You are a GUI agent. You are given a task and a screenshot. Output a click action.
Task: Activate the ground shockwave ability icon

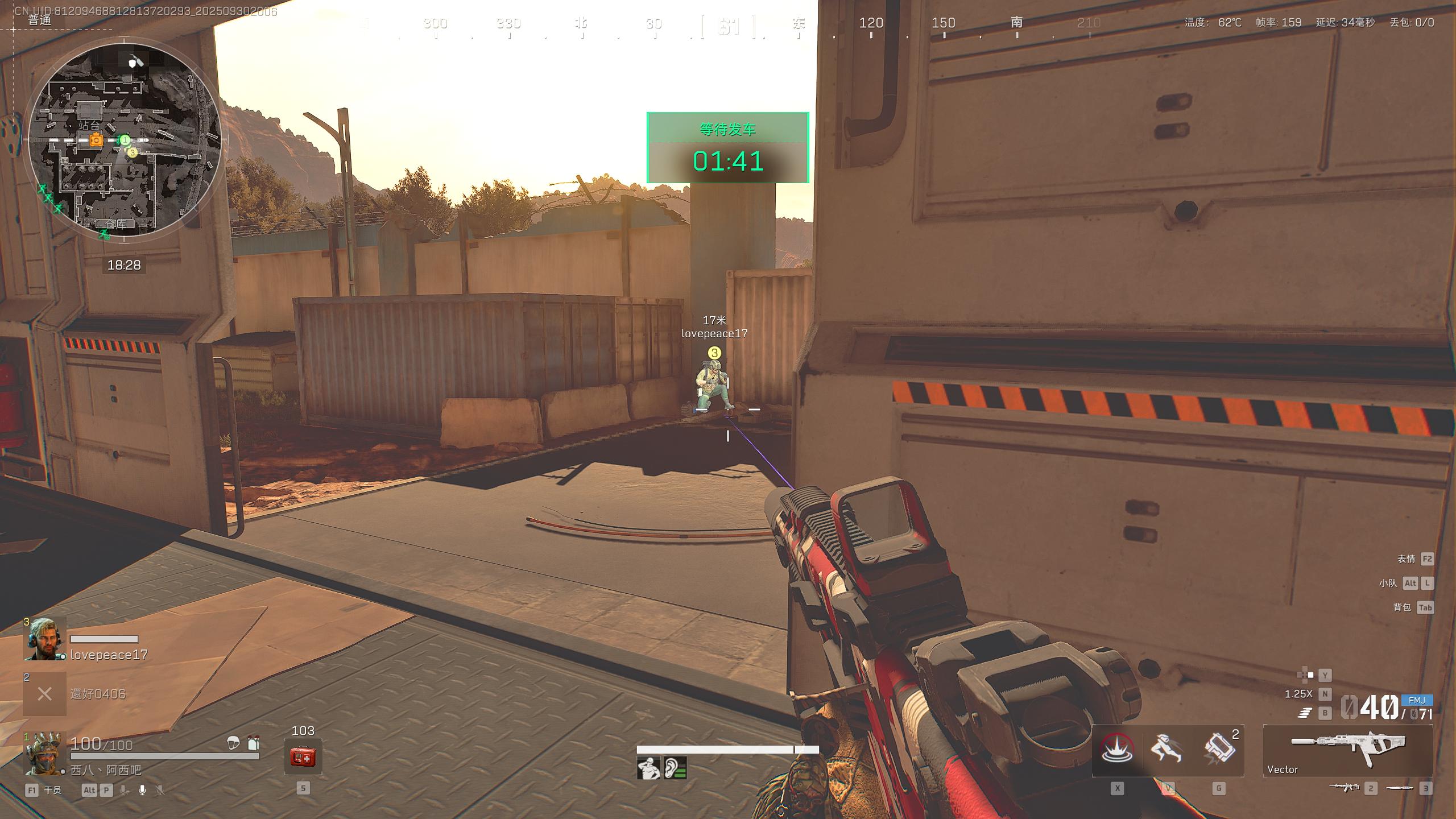pyautogui.click(x=1116, y=749)
